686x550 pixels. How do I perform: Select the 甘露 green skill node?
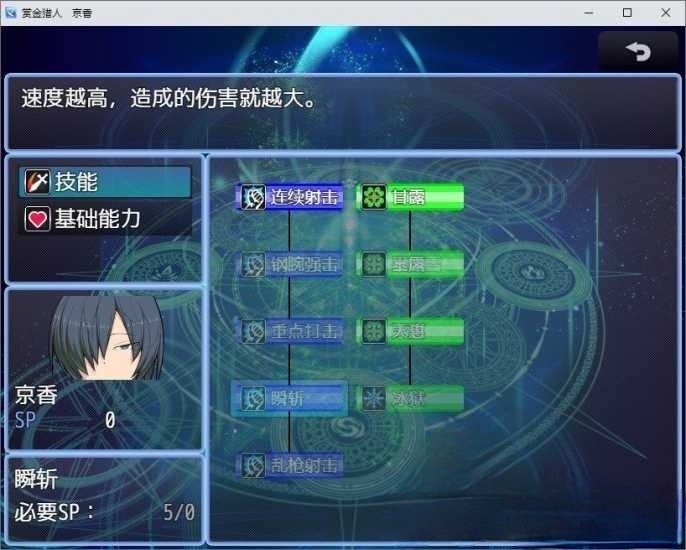tap(411, 197)
